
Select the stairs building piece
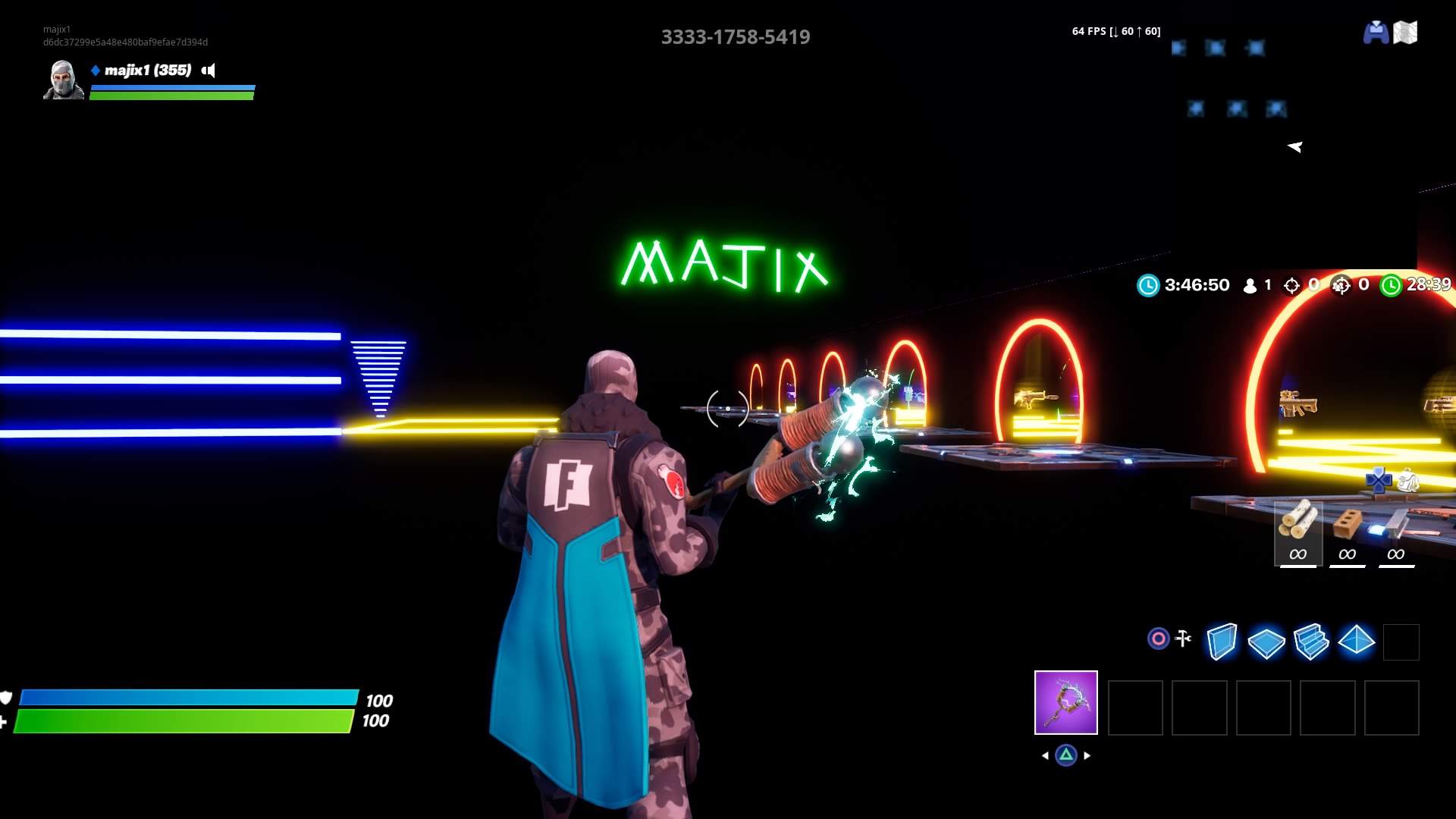coord(1311,642)
